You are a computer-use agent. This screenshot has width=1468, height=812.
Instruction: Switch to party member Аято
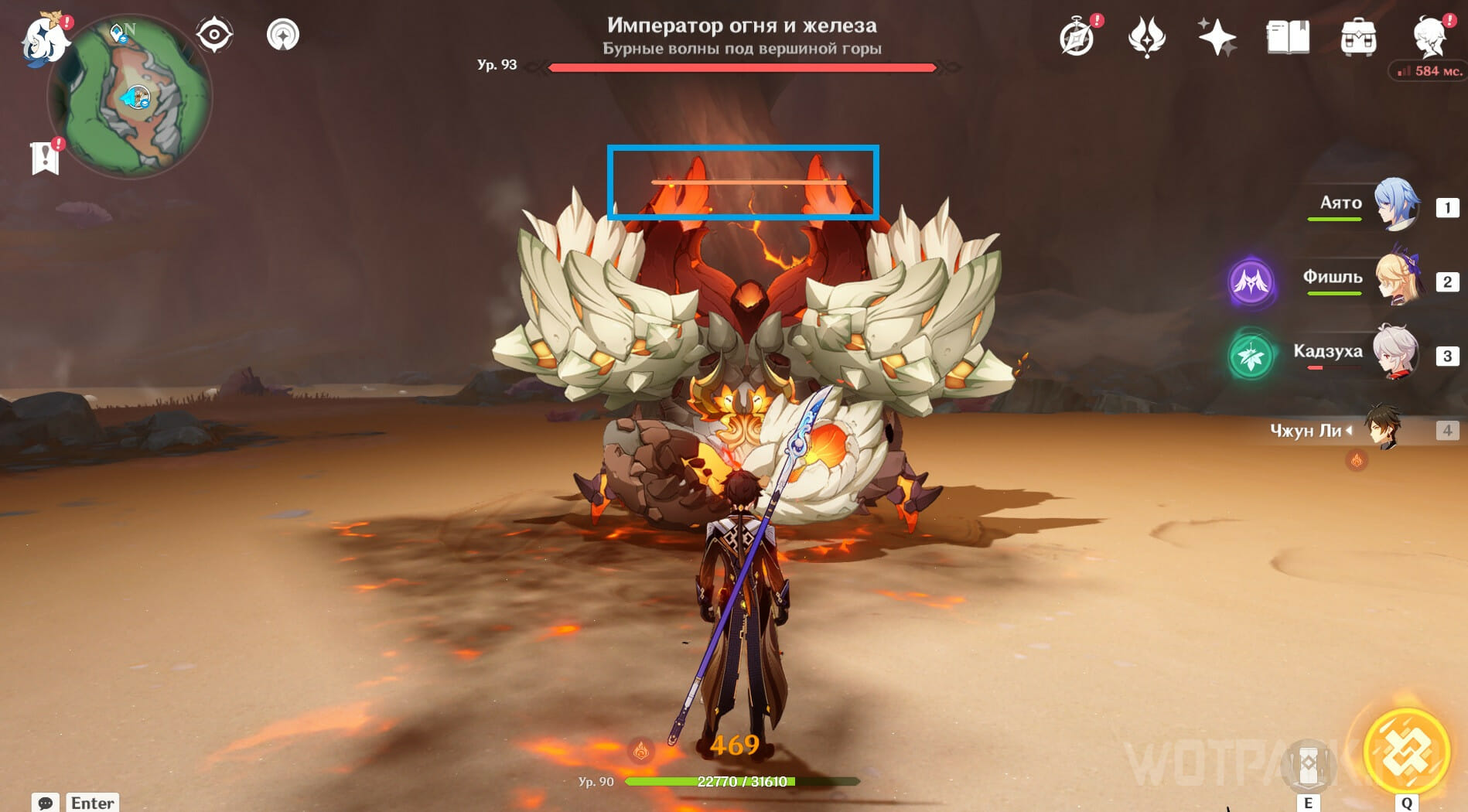pos(1395,205)
